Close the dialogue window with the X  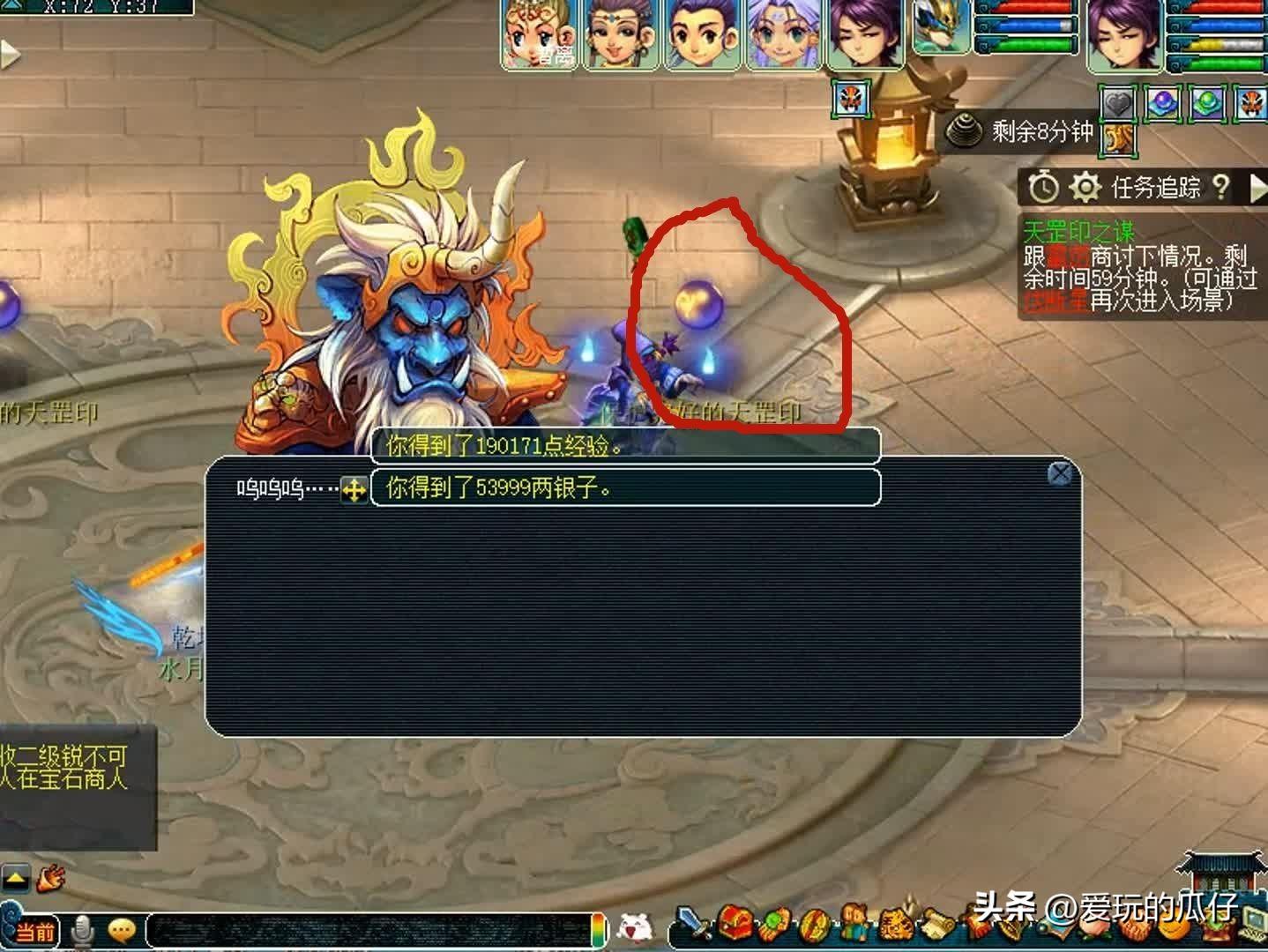pos(1061,474)
